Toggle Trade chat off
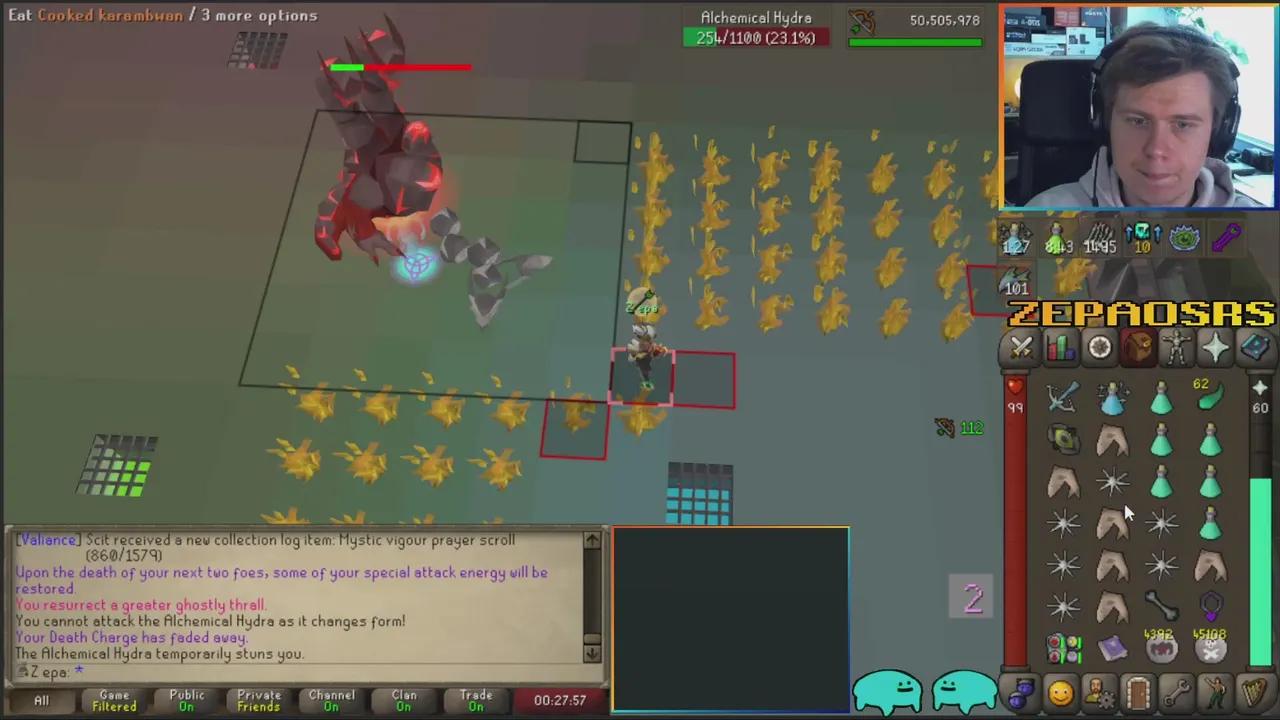This screenshot has height=720, width=1280. pos(476,697)
